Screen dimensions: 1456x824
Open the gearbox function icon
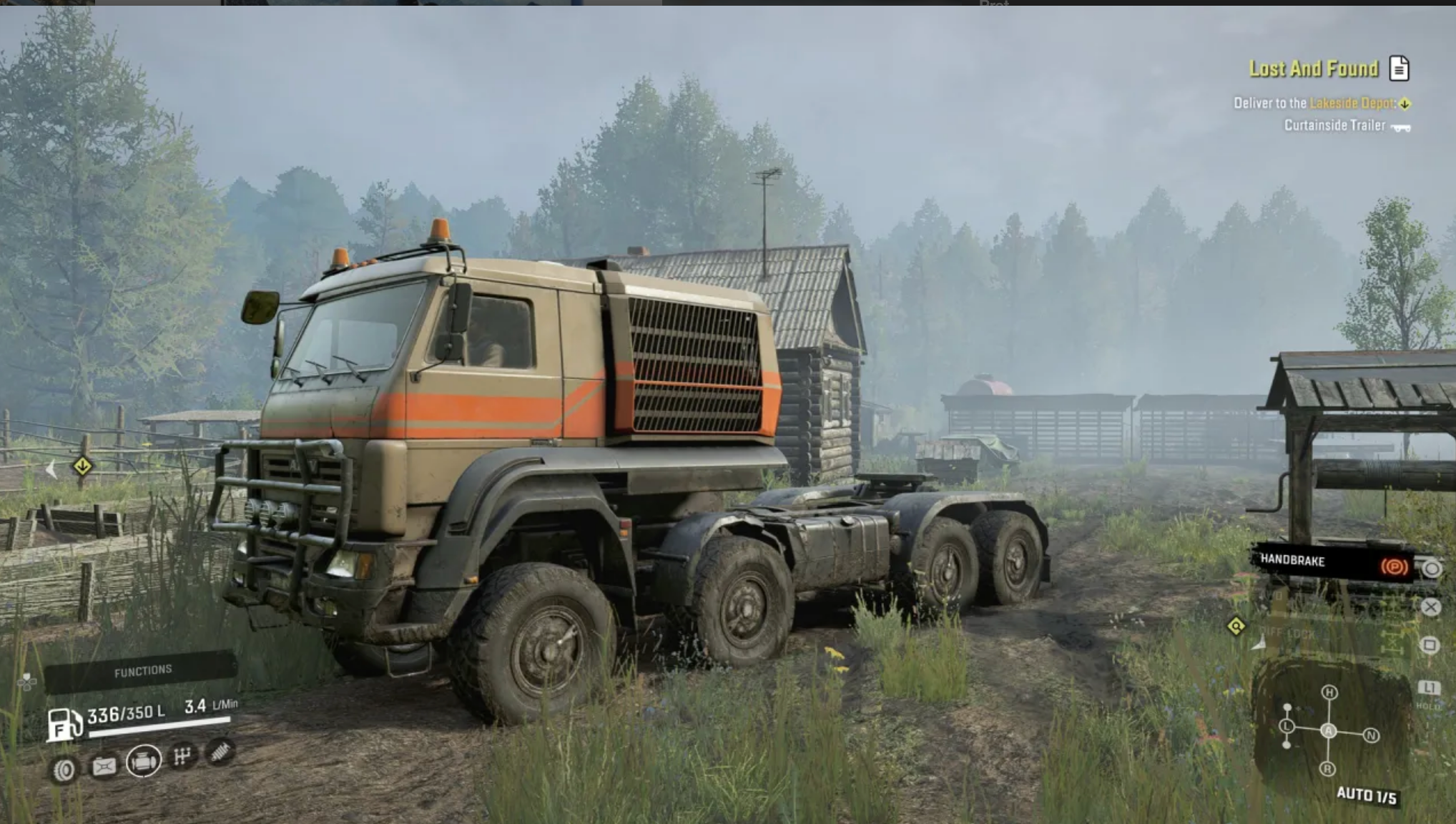coord(182,760)
